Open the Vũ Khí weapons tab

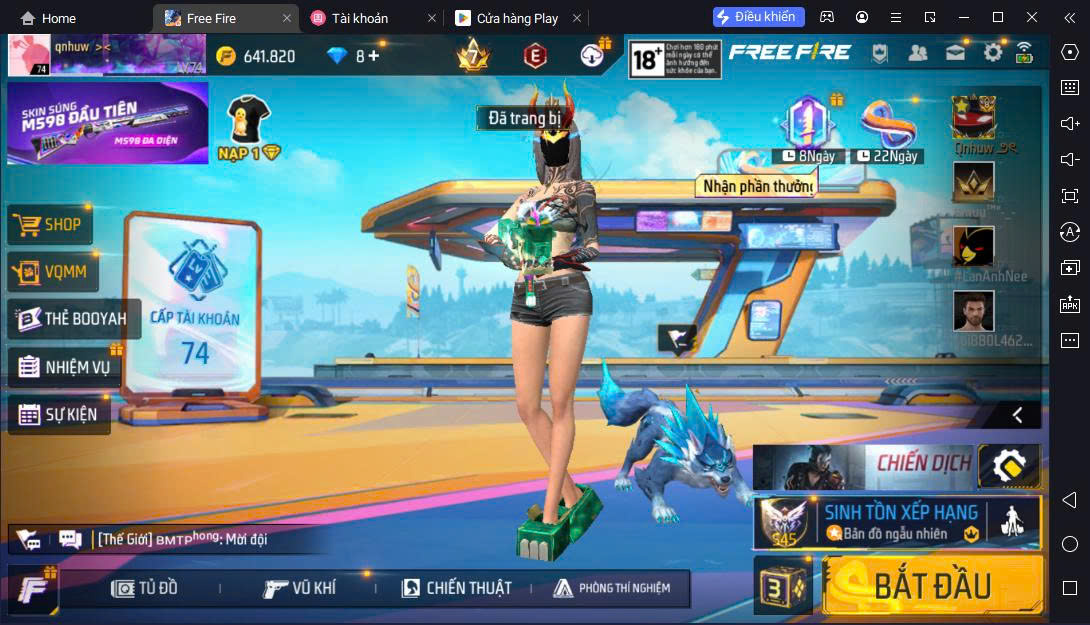(x=299, y=588)
